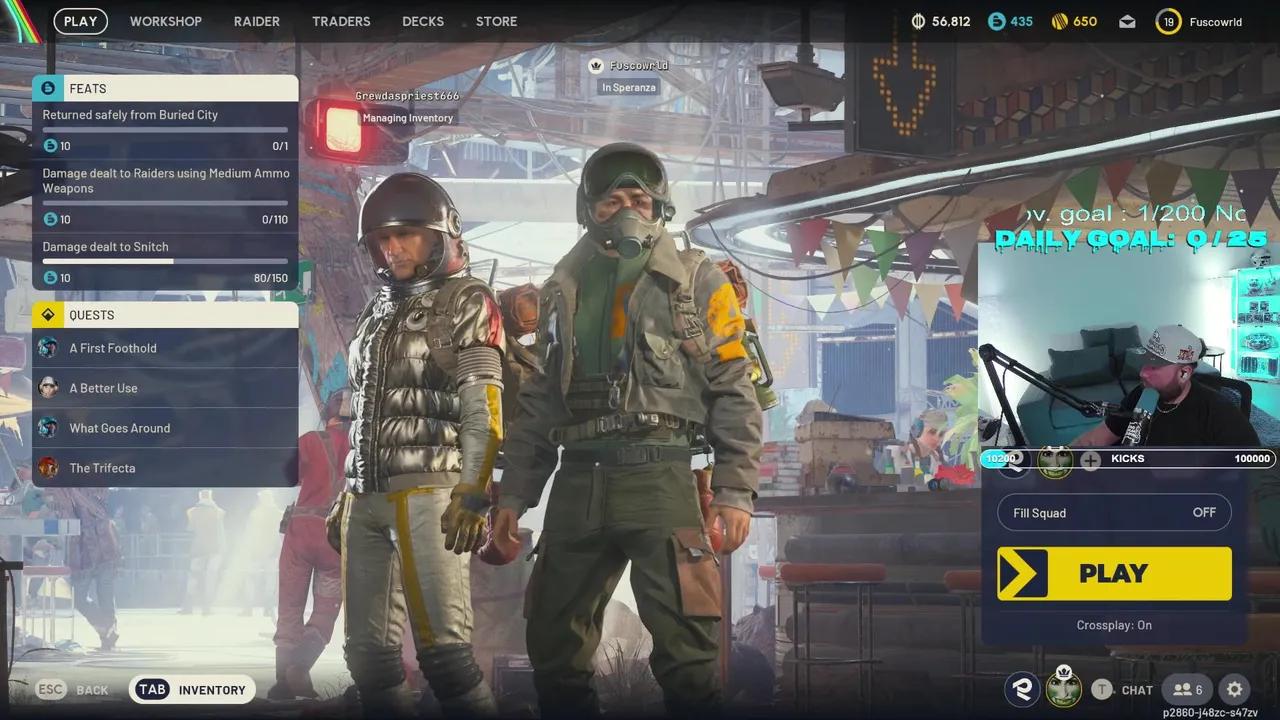Viewport: 1280px width, 720px height.
Task: Click the yellow premium currency icon
Action: click(1058, 20)
